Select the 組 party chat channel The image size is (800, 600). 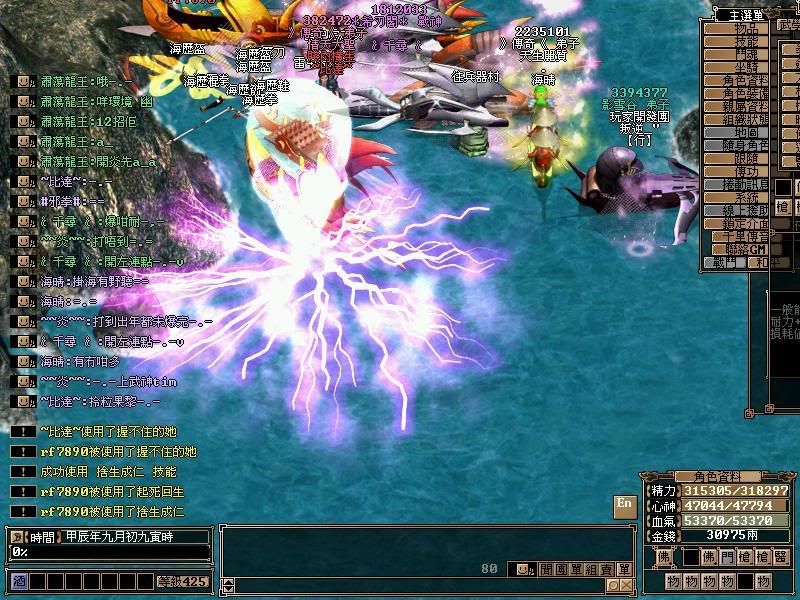(590, 569)
